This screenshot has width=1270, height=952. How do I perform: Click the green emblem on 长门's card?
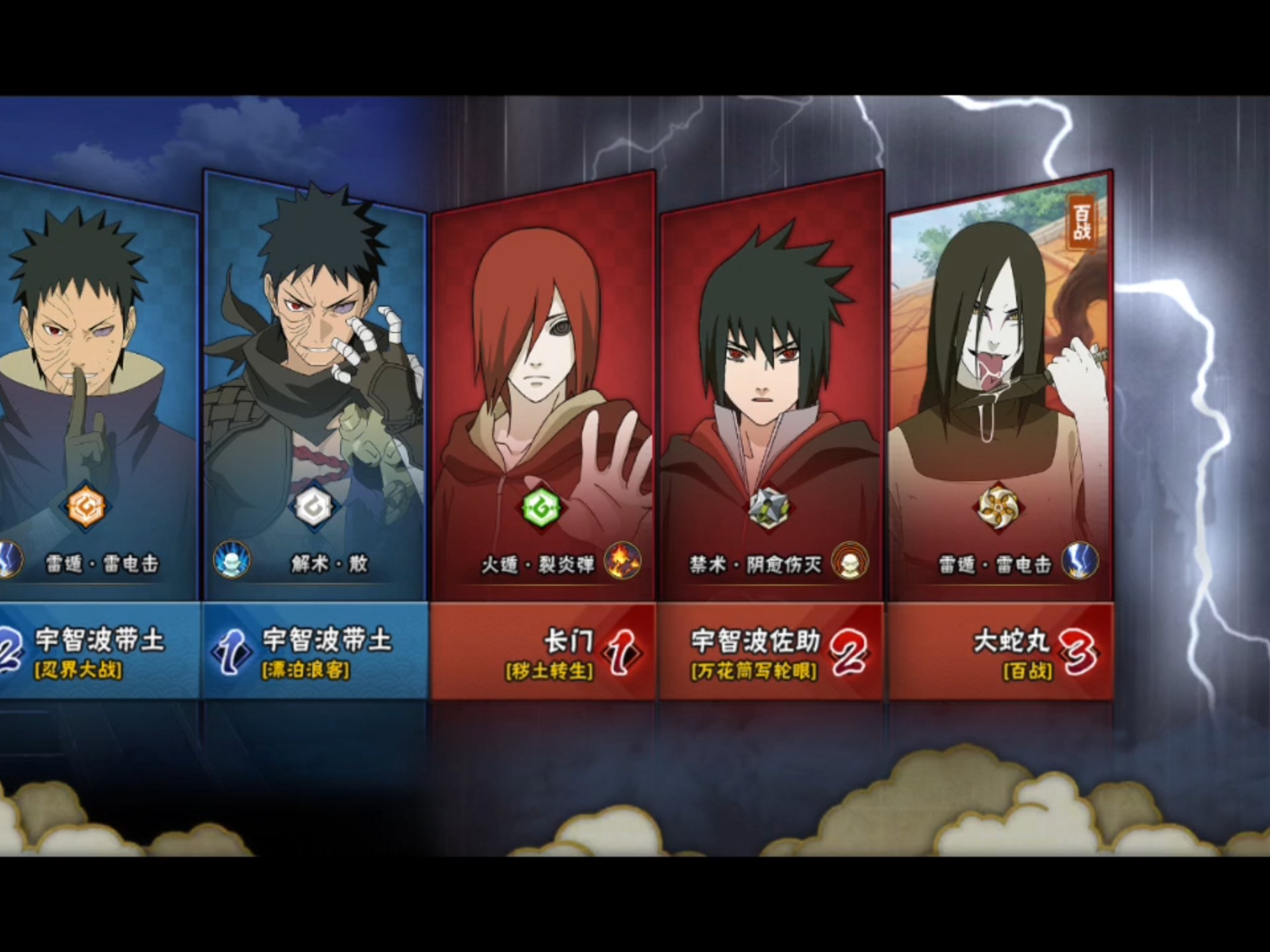tap(541, 508)
